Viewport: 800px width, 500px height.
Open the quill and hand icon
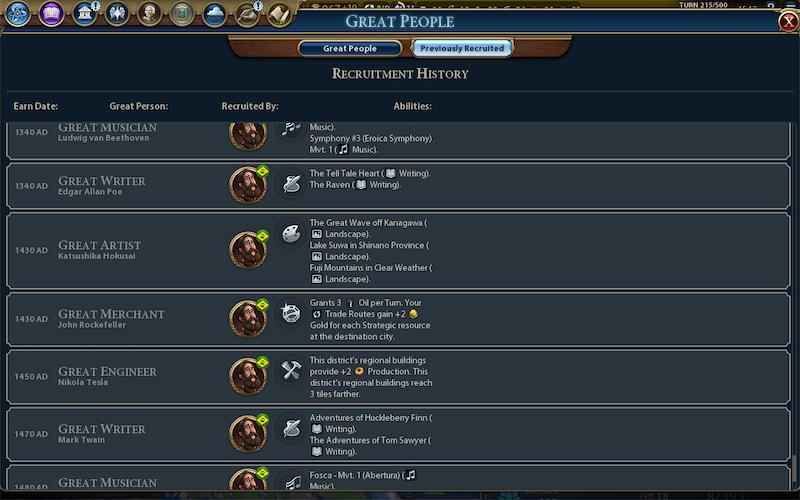click(247, 14)
